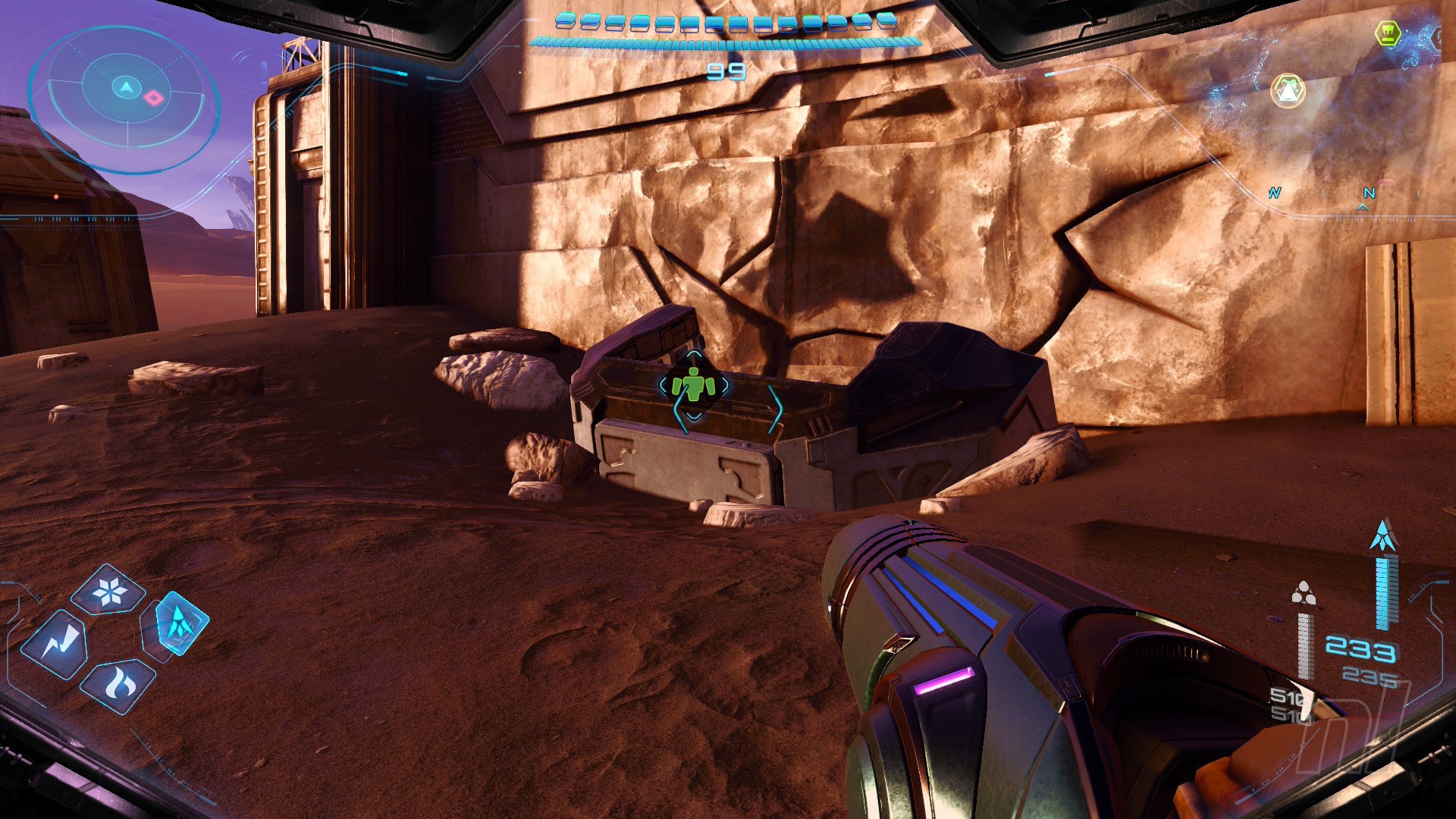
Task: Click the green hexagon objective marker
Action: tap(1388, 33)
